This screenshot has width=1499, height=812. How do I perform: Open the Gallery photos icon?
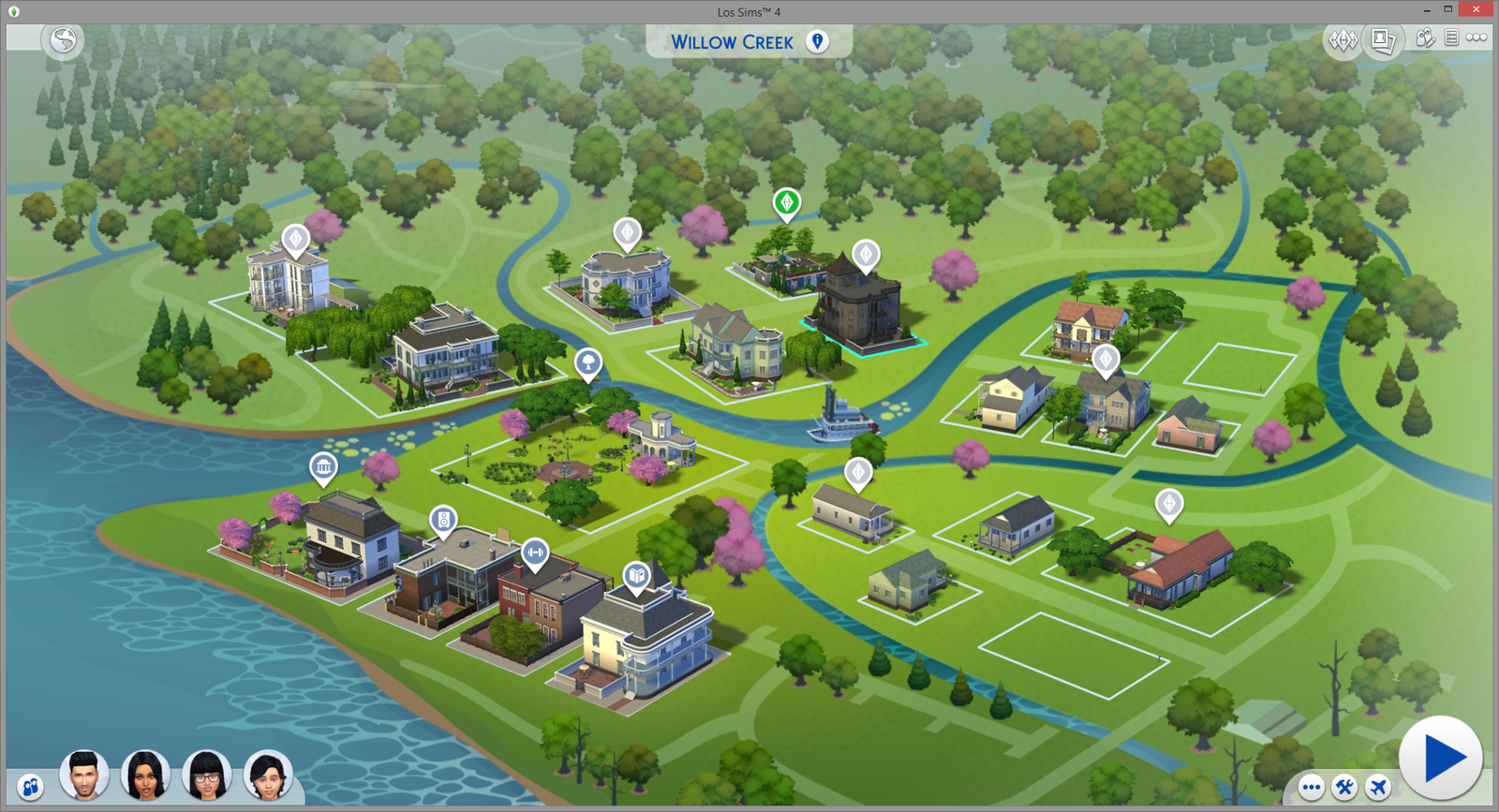click(x=1383, y=39)
